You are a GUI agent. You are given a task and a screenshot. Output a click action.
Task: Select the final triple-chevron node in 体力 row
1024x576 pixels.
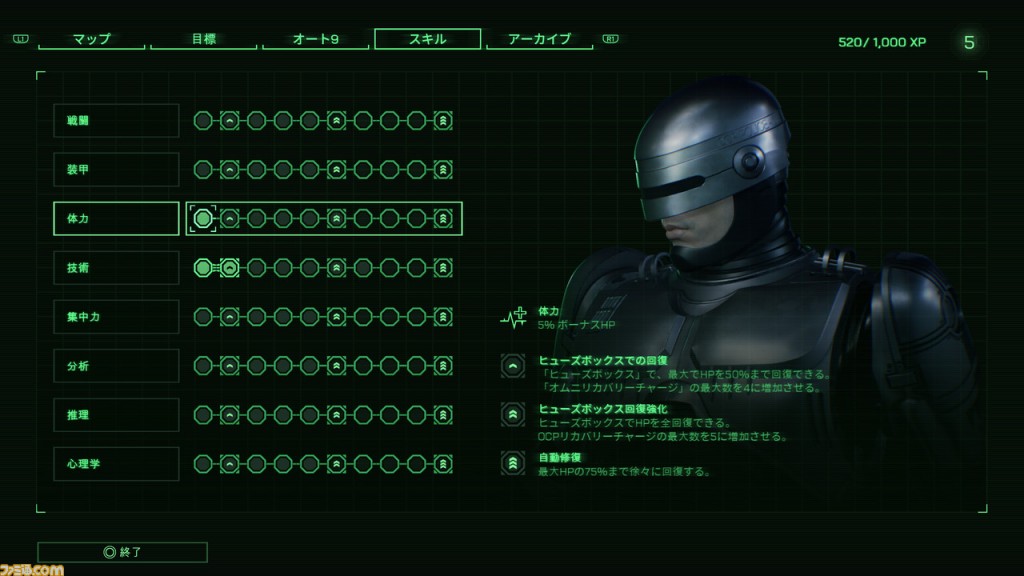(443, 218)
